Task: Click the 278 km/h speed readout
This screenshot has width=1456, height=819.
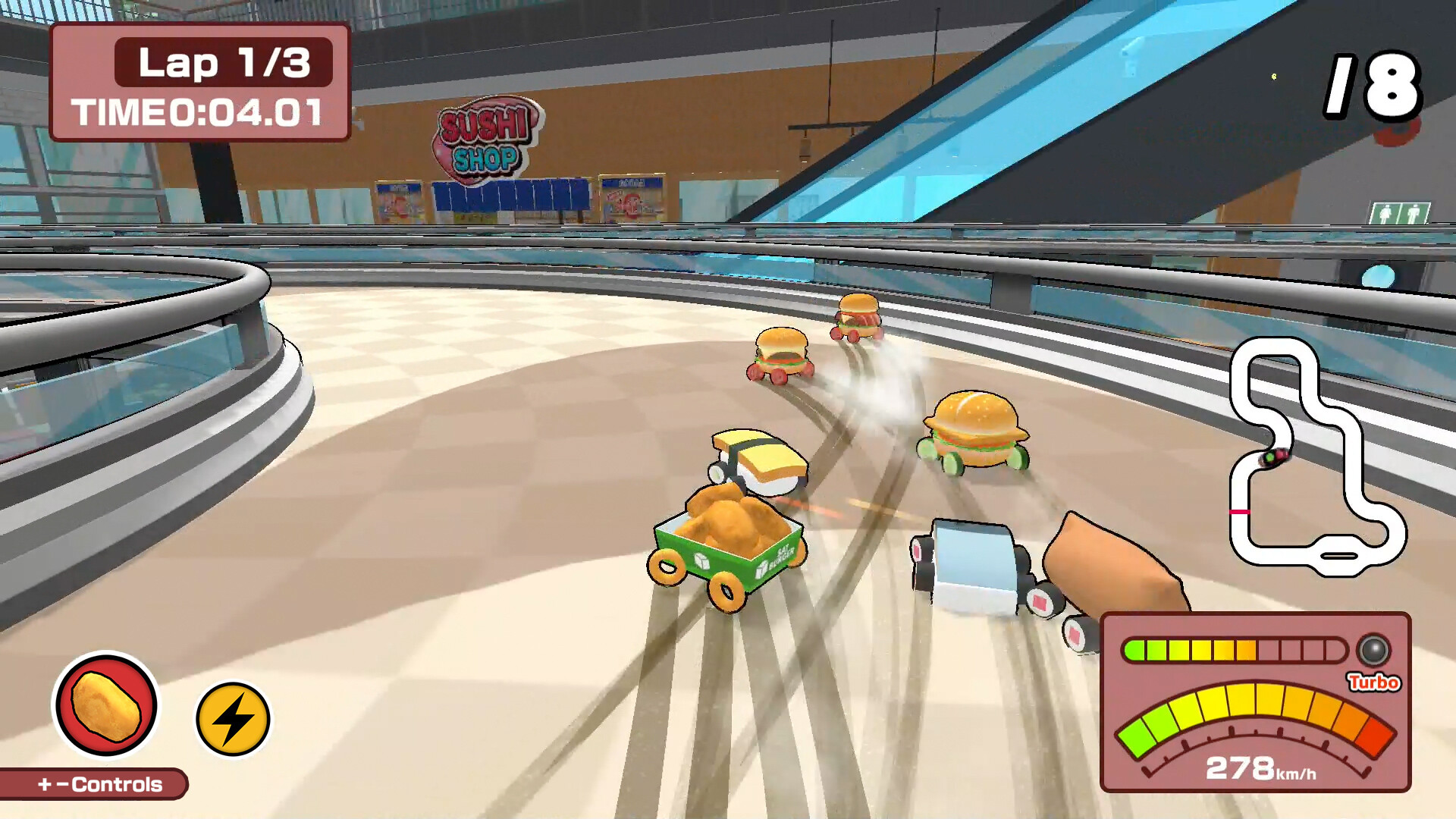Action: [x=1262, y=768]
